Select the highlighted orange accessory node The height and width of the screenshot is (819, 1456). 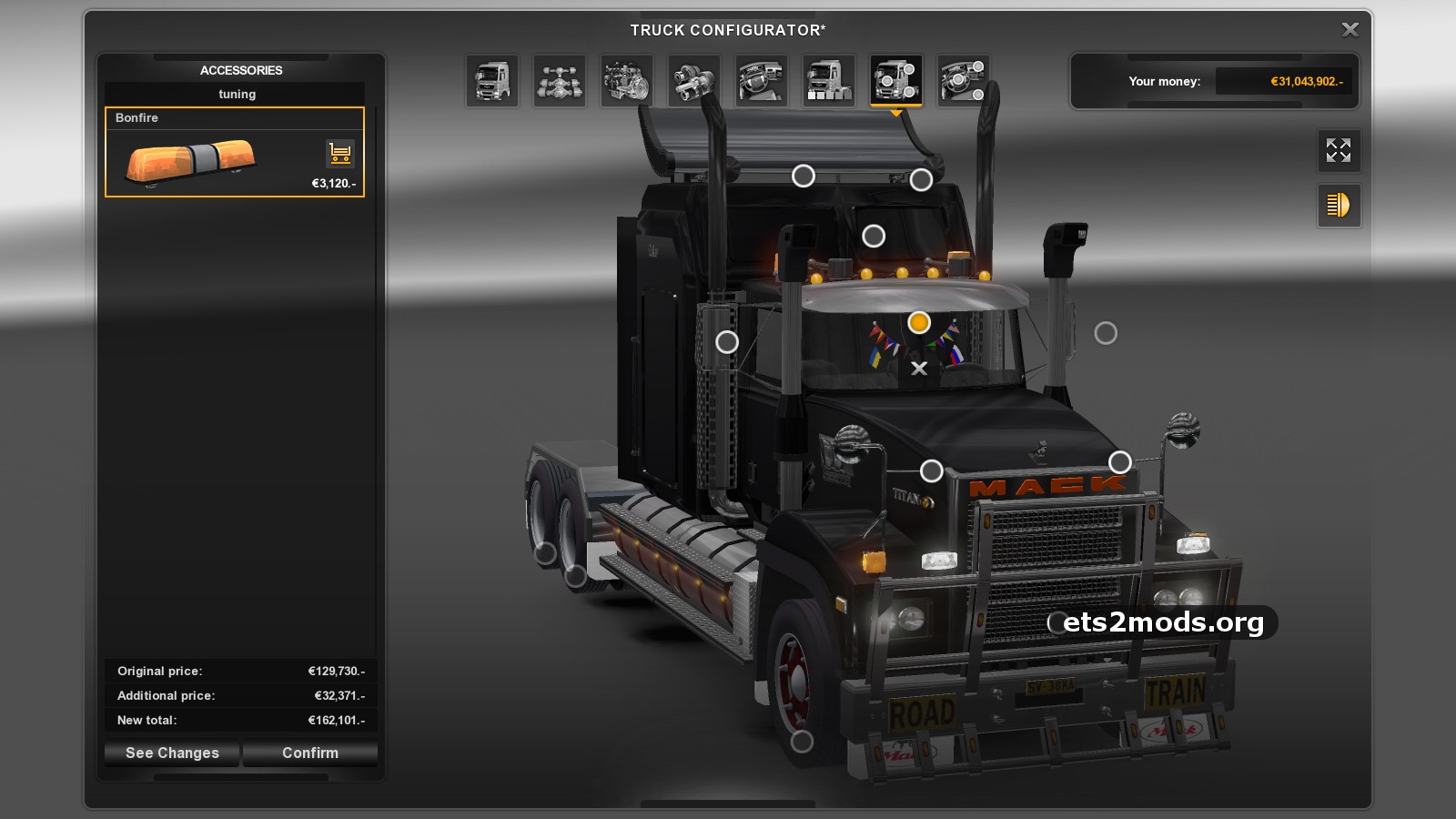pos(919,322)
